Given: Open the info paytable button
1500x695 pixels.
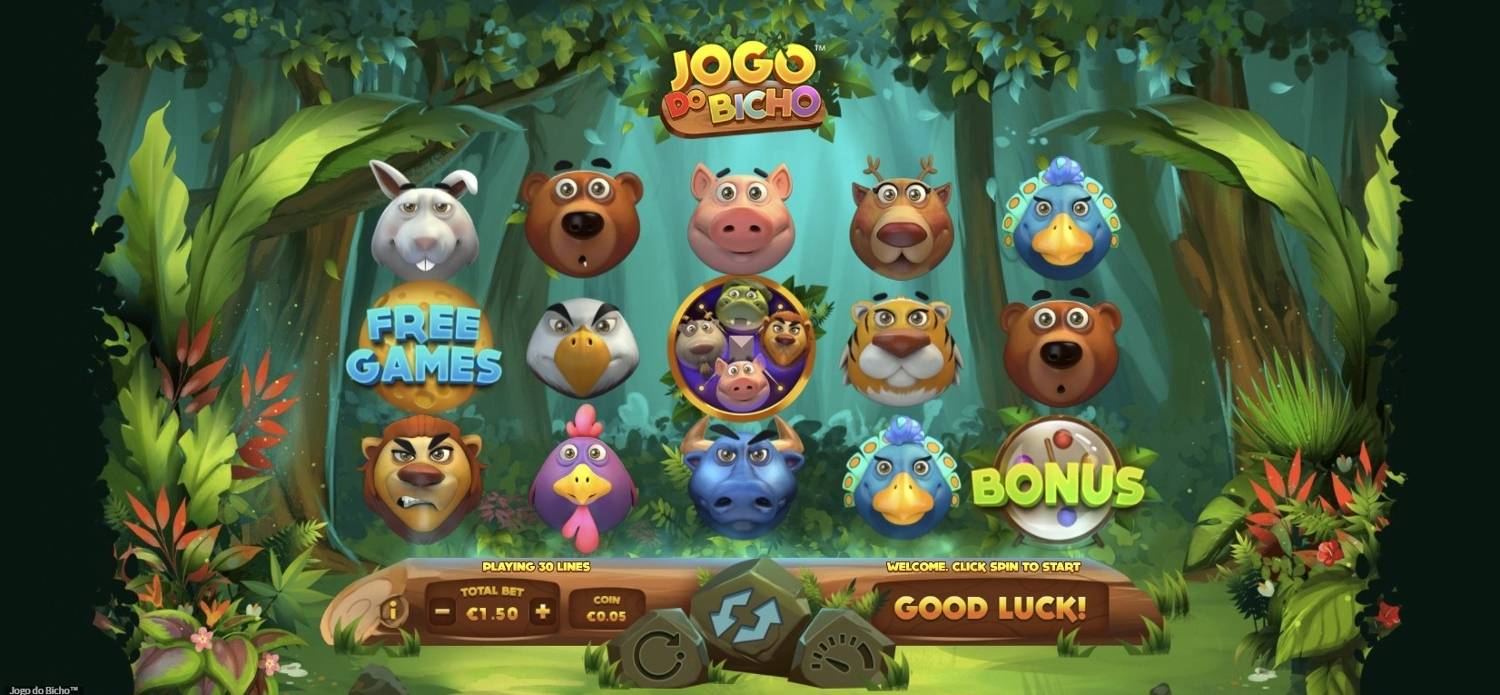Looking at the screenshot, I should [393, 610].
